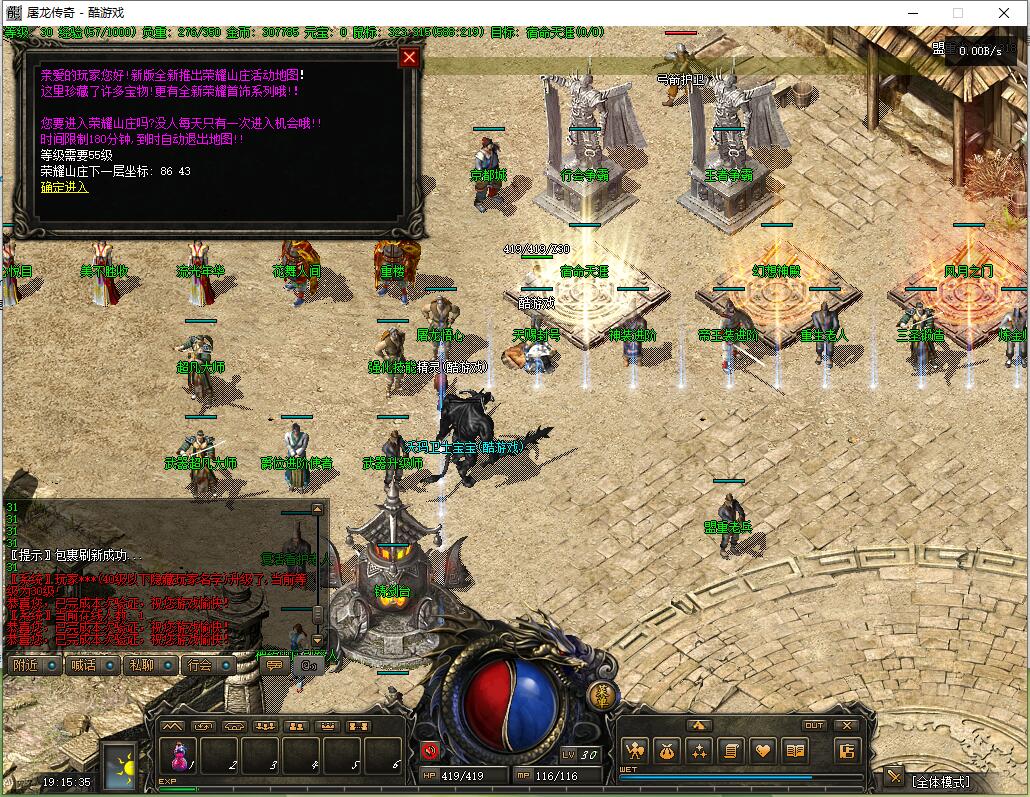
Task: Open the round 菜单 menu button
Action: point(601,696)
